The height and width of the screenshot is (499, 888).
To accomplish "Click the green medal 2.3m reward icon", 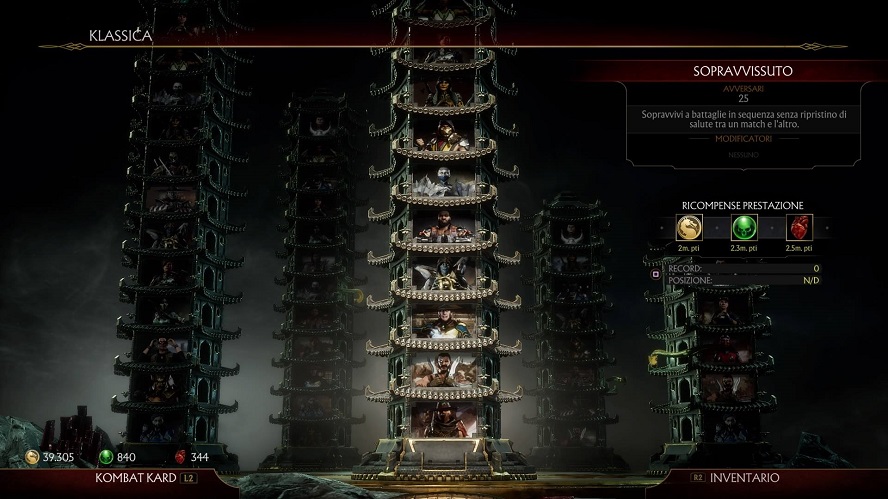I will 742,226.
